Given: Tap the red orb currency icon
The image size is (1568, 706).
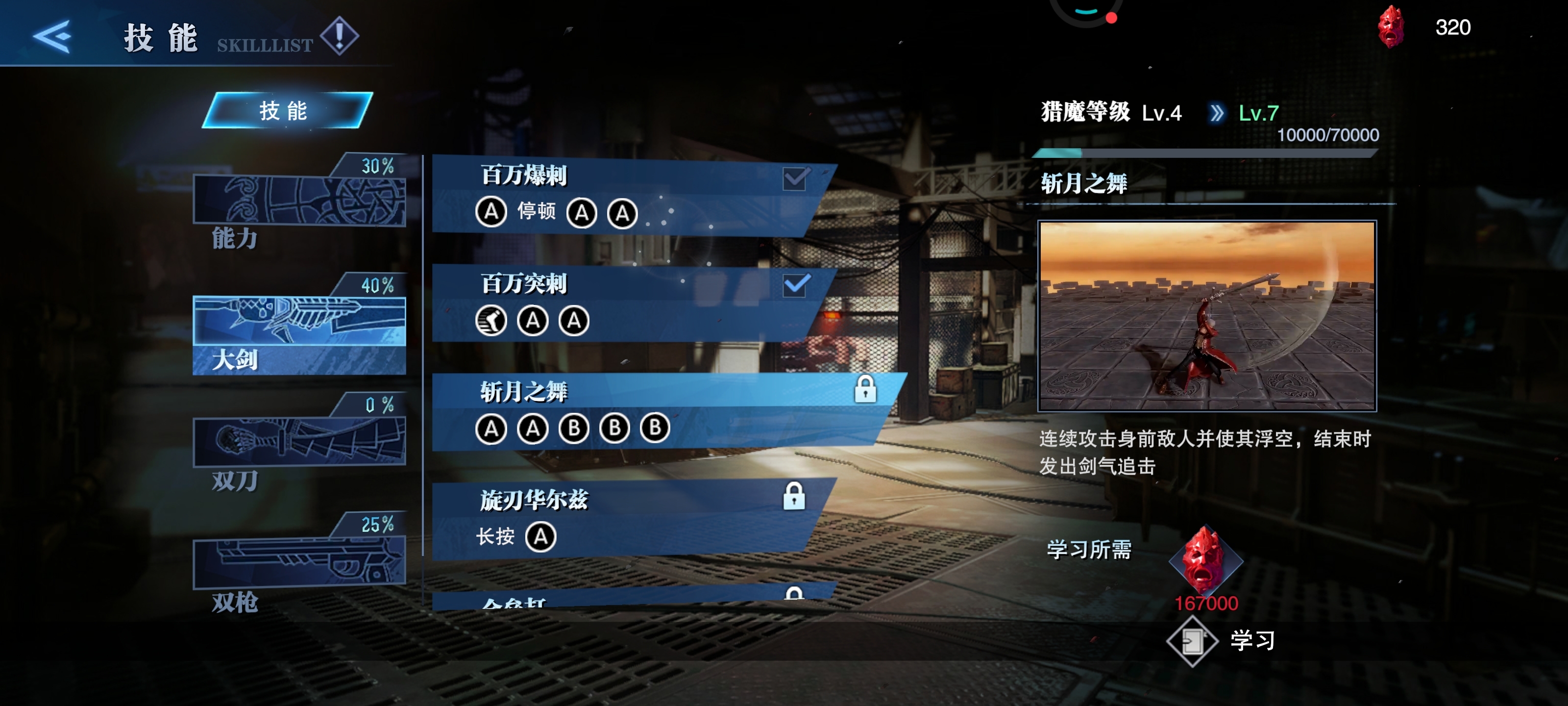Looking at the screenshot, I should [x=1390, y=27].
